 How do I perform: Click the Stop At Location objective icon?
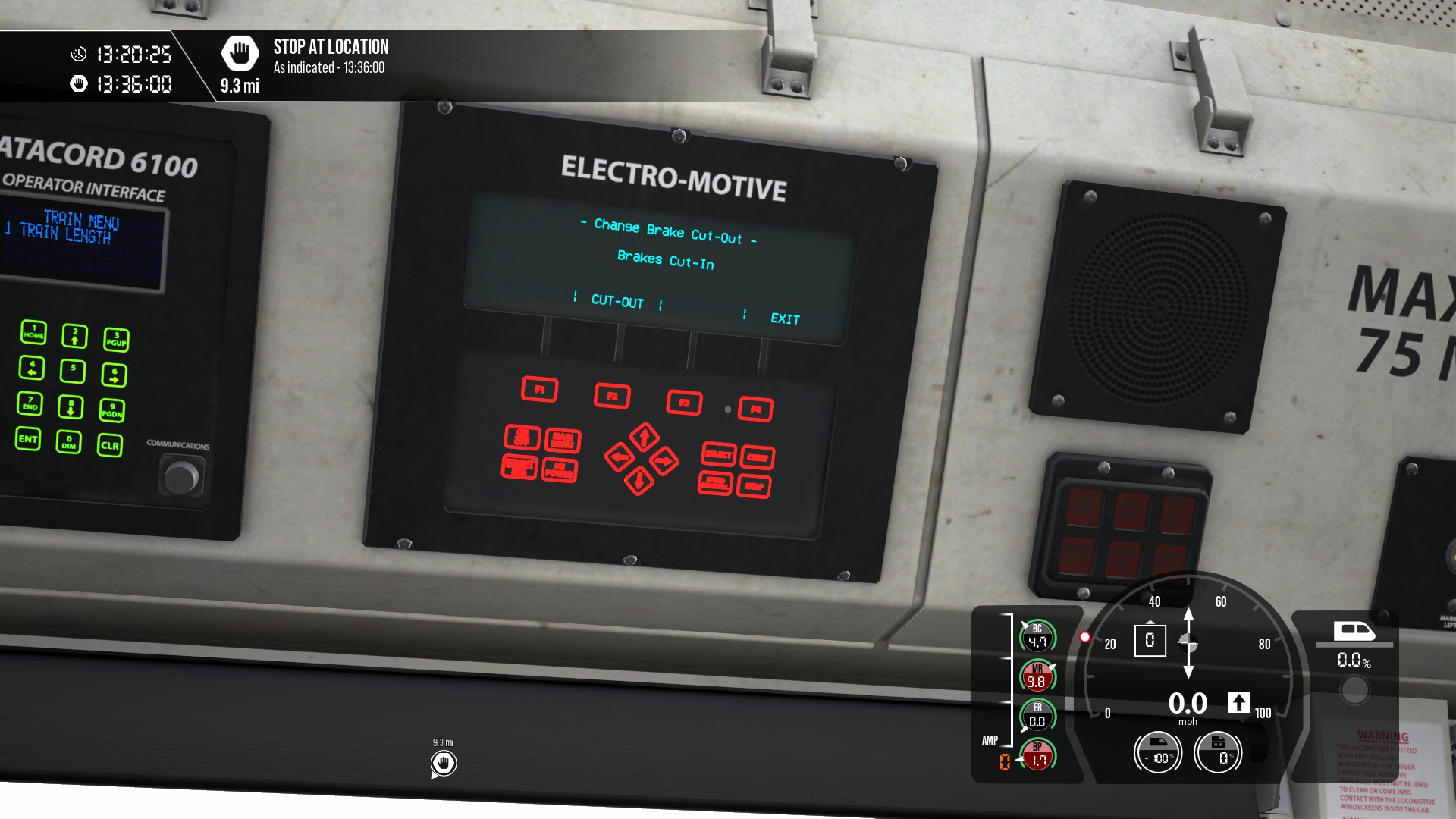pyautogui.click(x=240, y=53)
